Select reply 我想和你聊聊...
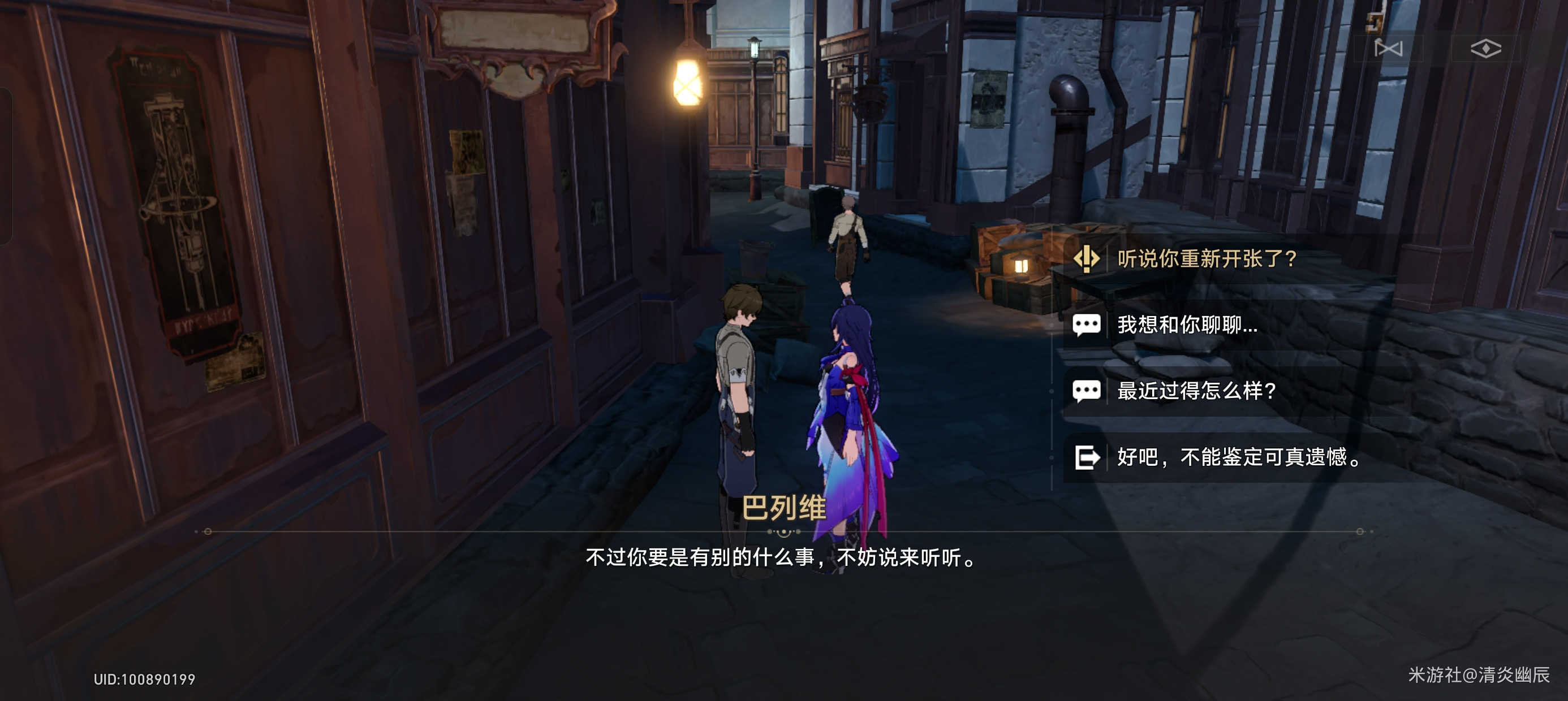 (x=1187, y=325)
